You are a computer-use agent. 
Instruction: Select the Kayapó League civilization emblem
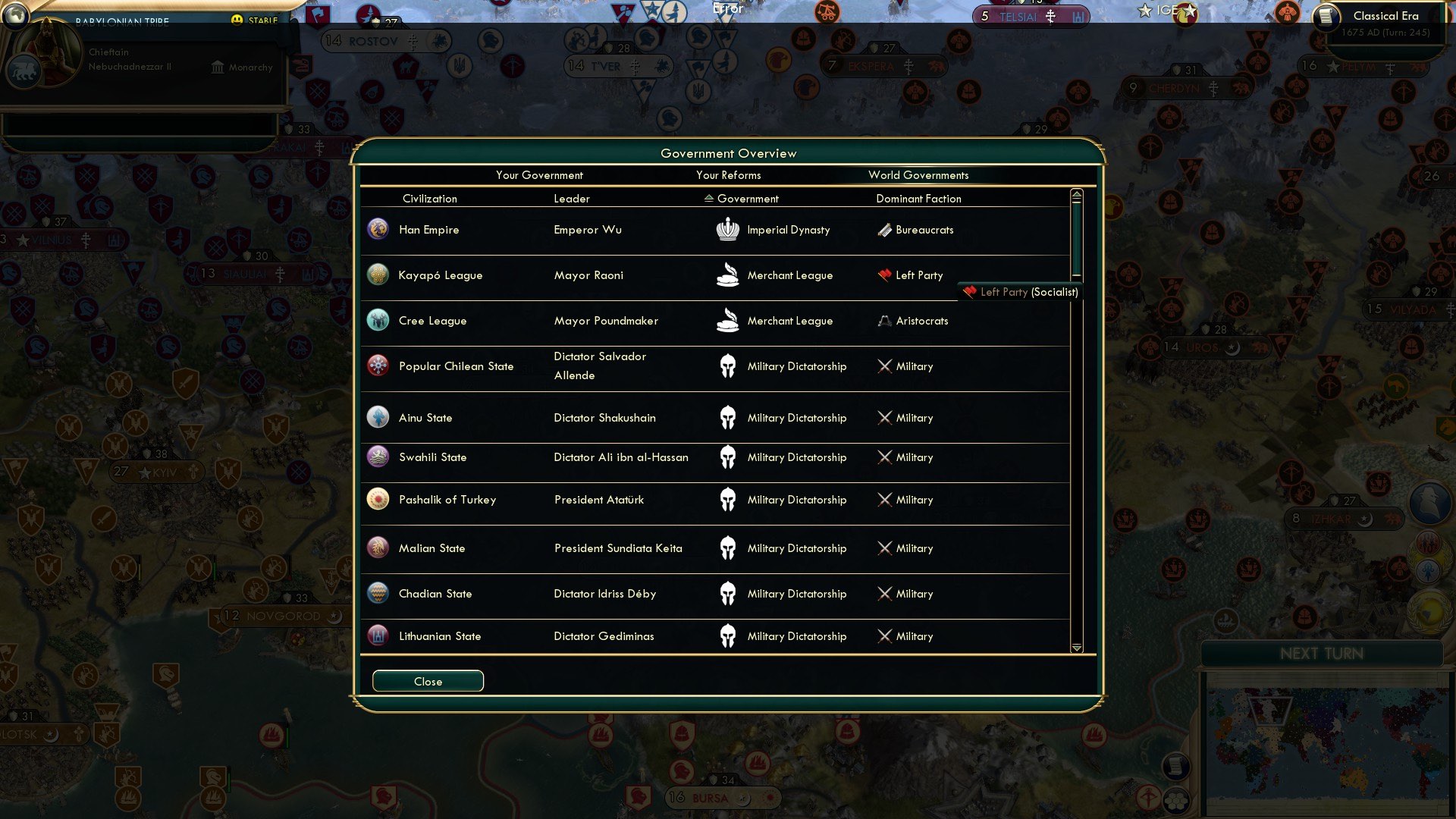point(378,275)
